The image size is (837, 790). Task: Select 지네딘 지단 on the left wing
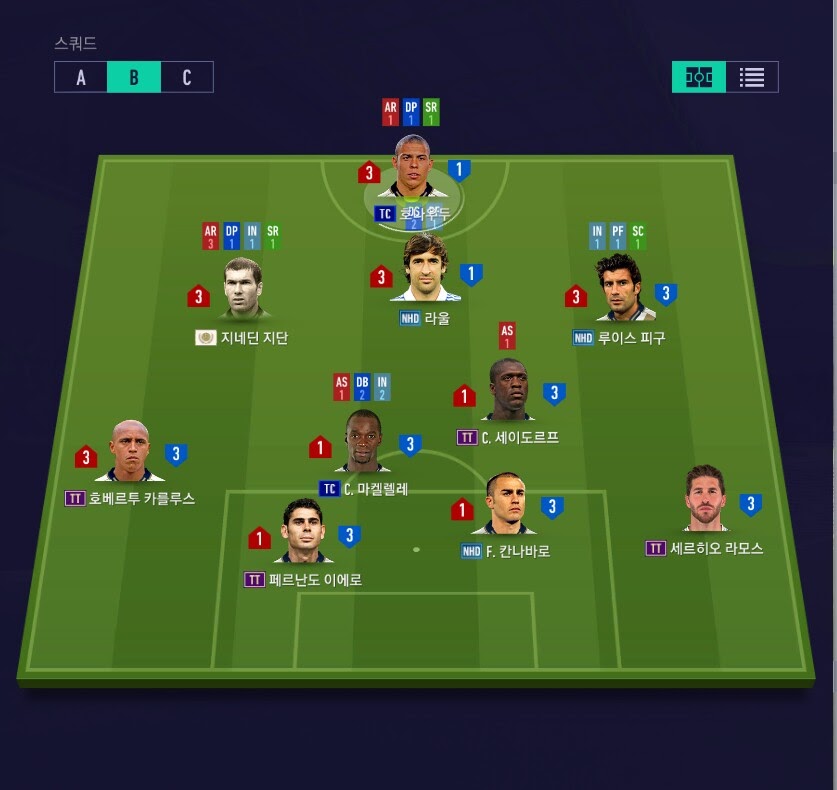243,290
